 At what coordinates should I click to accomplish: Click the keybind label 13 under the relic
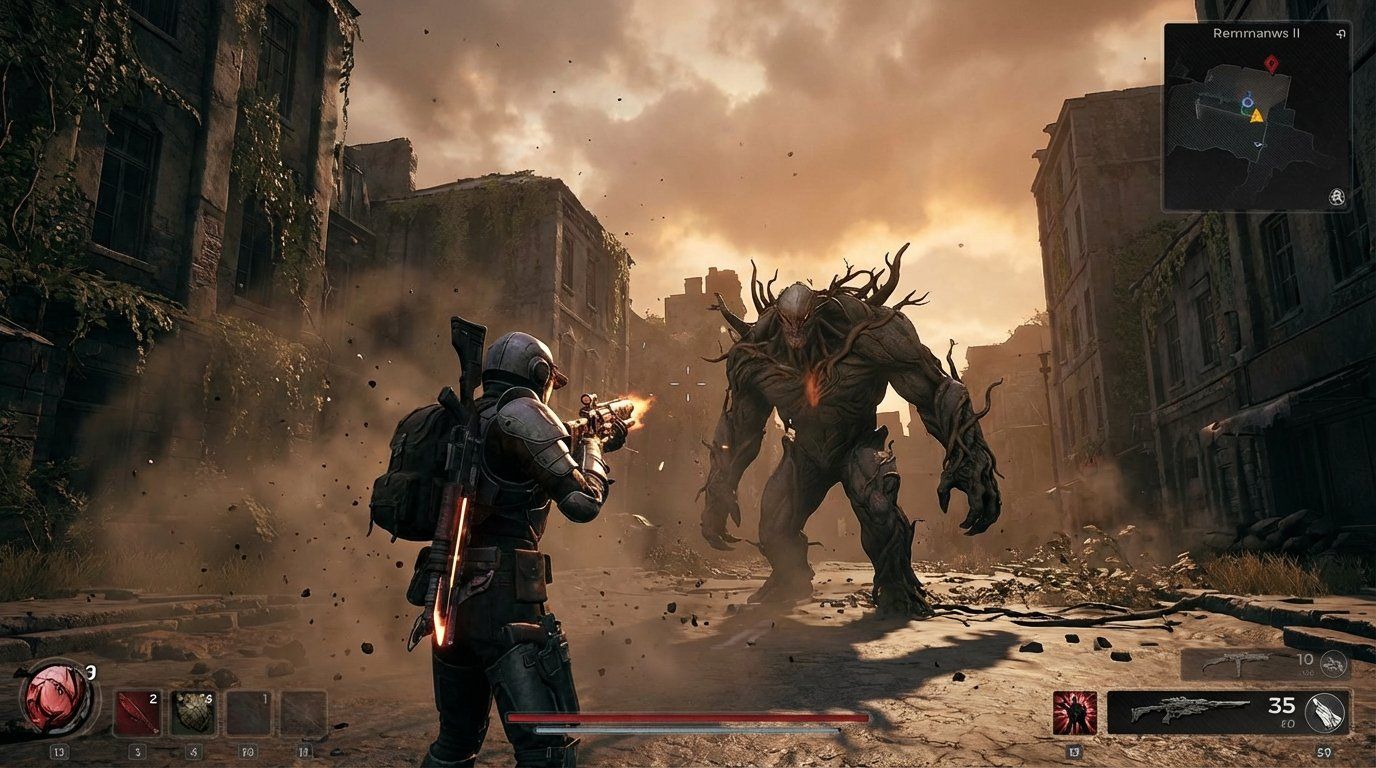(x=60, y=751)
